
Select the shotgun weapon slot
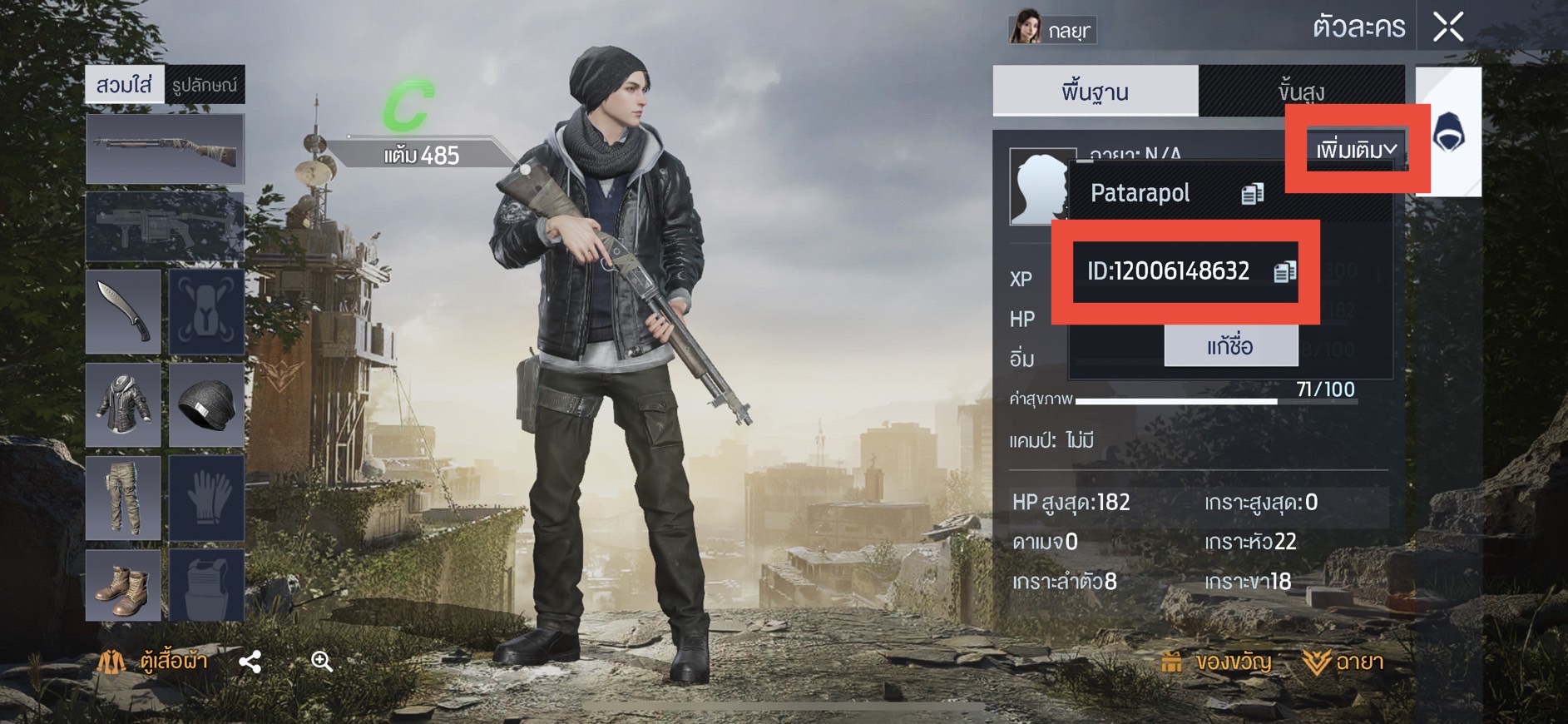(x=165, y=150)
